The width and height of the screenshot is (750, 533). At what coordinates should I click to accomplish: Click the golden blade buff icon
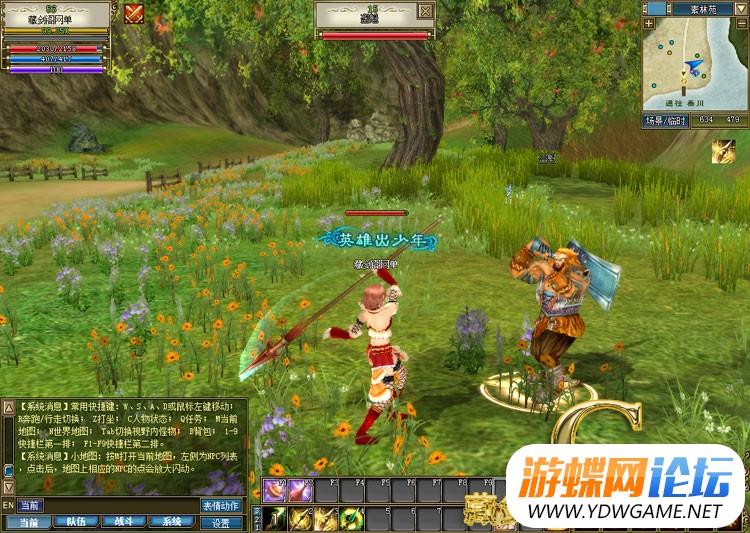point(723,151)
